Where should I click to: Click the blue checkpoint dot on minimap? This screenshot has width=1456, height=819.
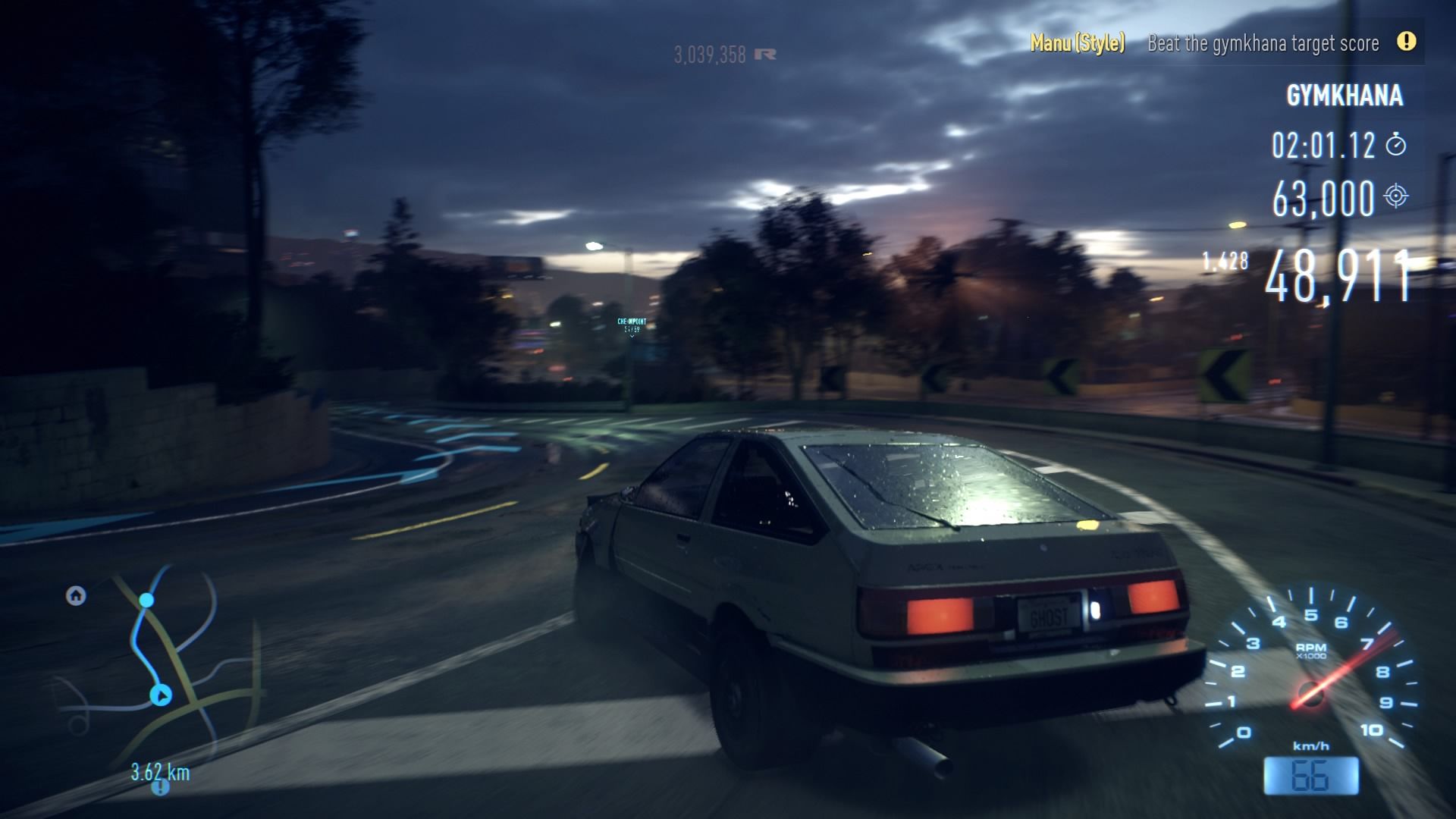pos(146,601)
